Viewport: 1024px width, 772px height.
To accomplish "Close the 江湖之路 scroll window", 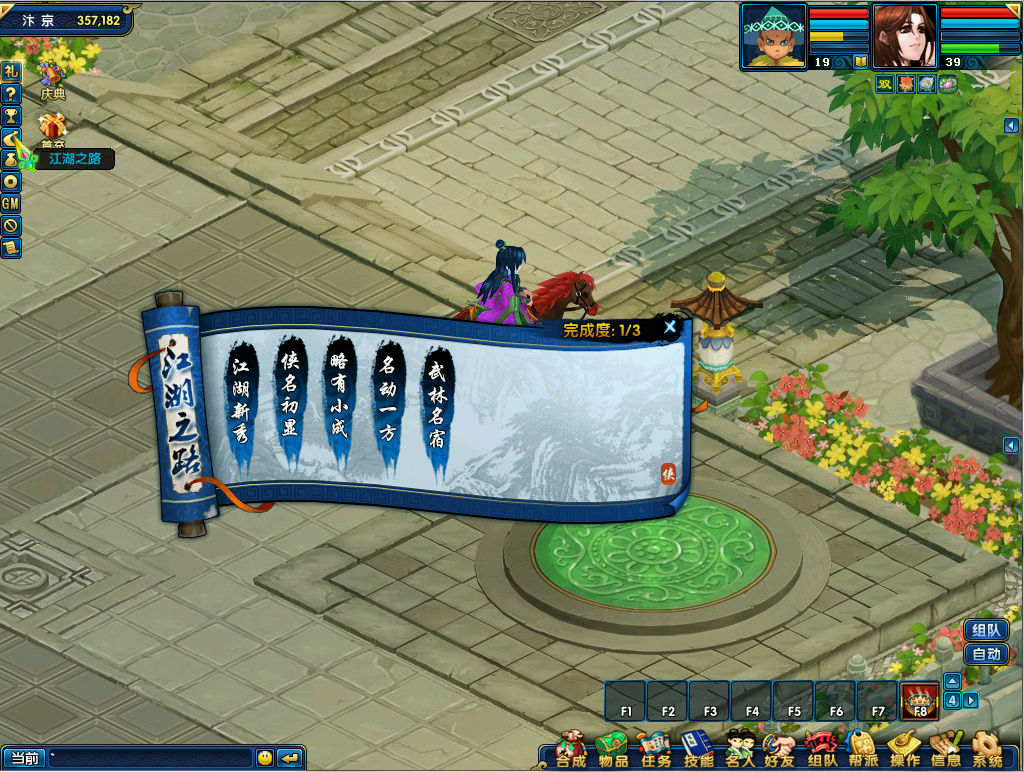I will click(x=670, y=326).
